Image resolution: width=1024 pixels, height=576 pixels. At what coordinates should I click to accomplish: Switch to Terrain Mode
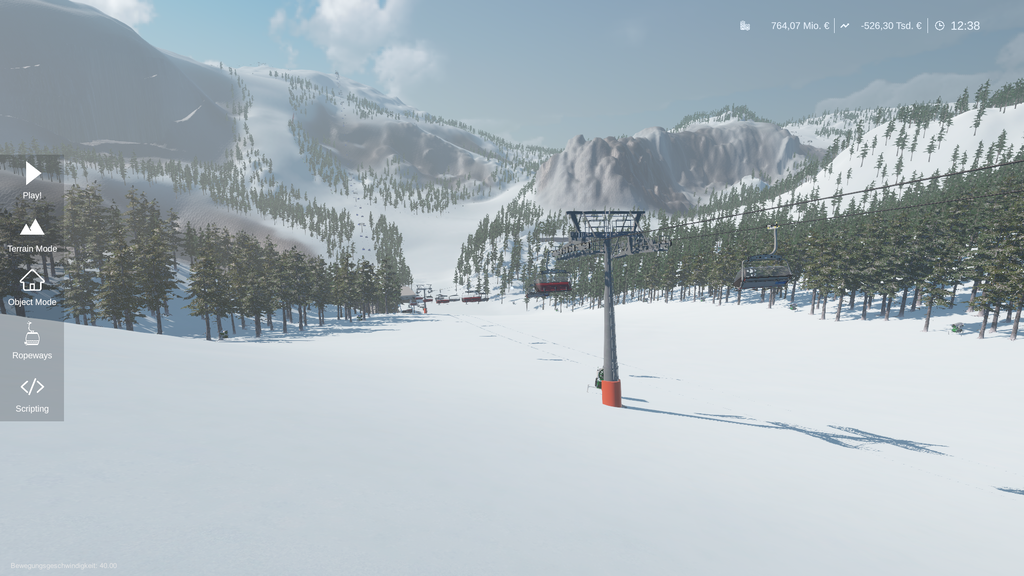pyautogui.click(x=32, y=234)
